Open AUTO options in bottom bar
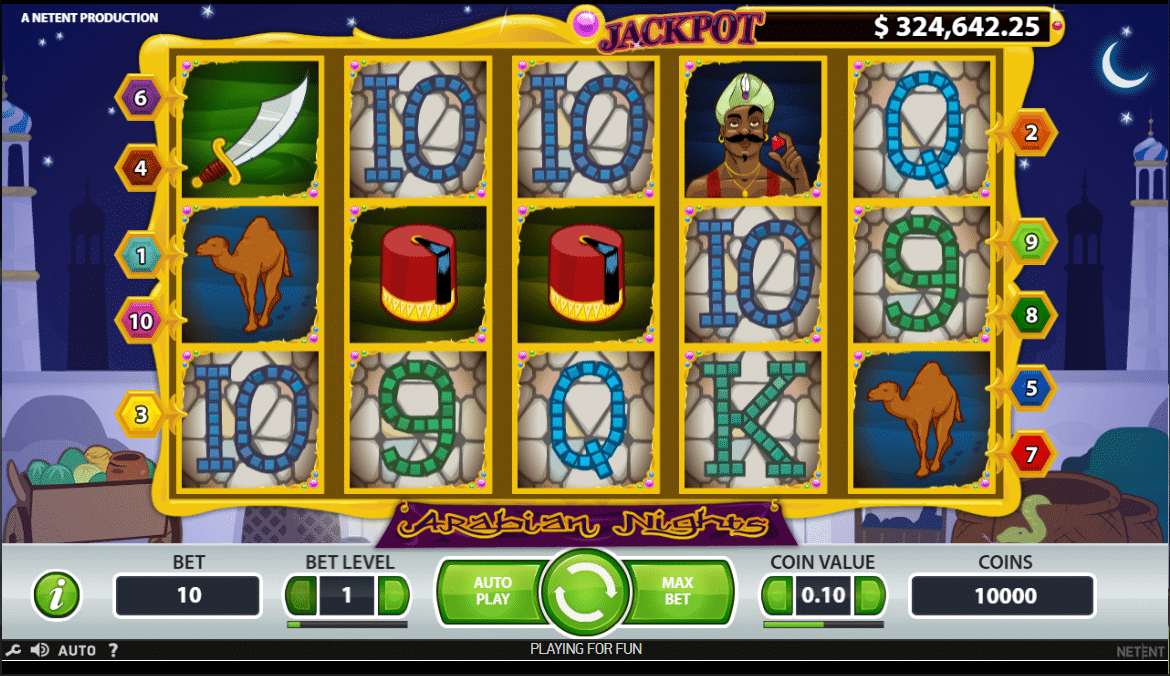The height and width of the screenshot is (676, 1170). click(x=77, y=650)
